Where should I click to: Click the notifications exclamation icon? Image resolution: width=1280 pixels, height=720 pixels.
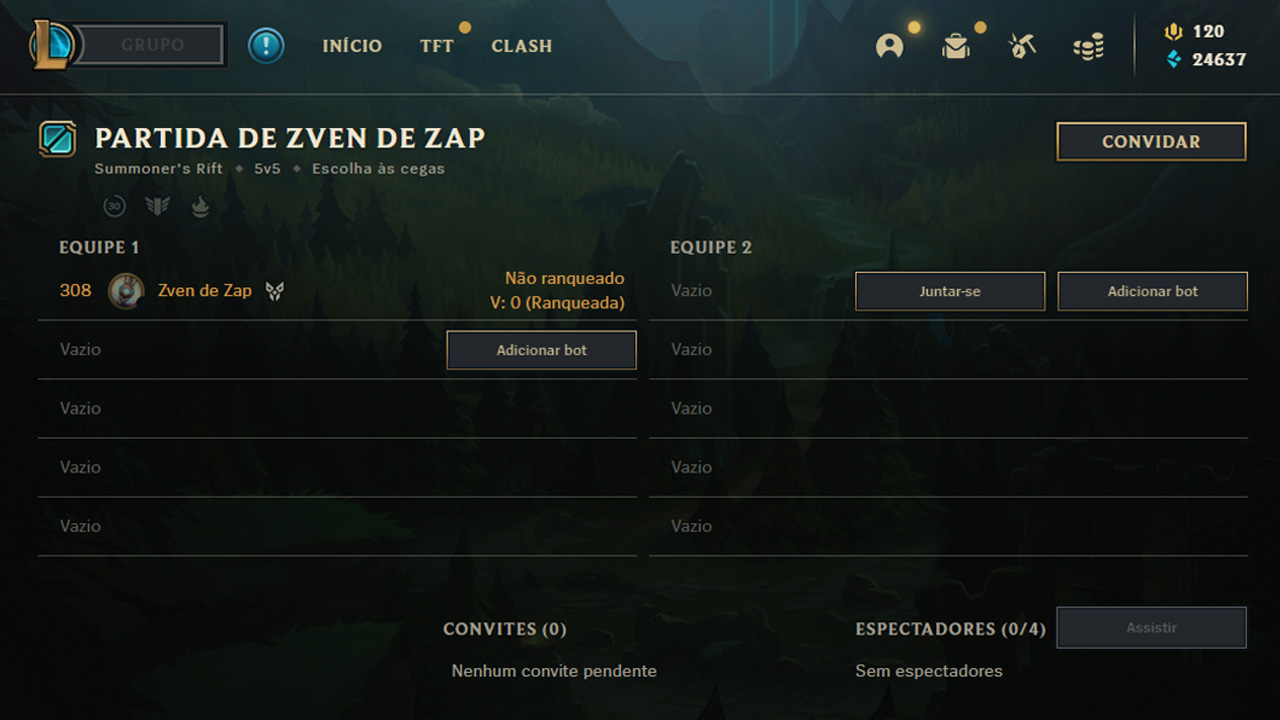[266, 45]
